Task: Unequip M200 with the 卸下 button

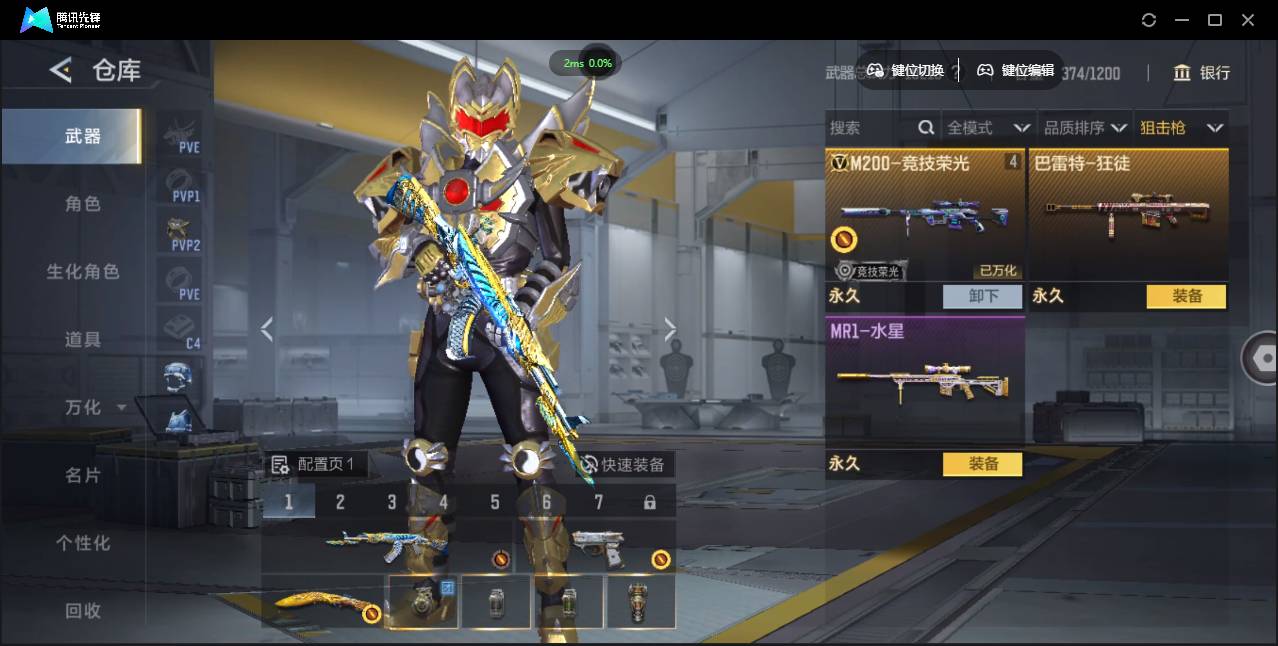Action: pyautogui.click(x=983, y=296)
